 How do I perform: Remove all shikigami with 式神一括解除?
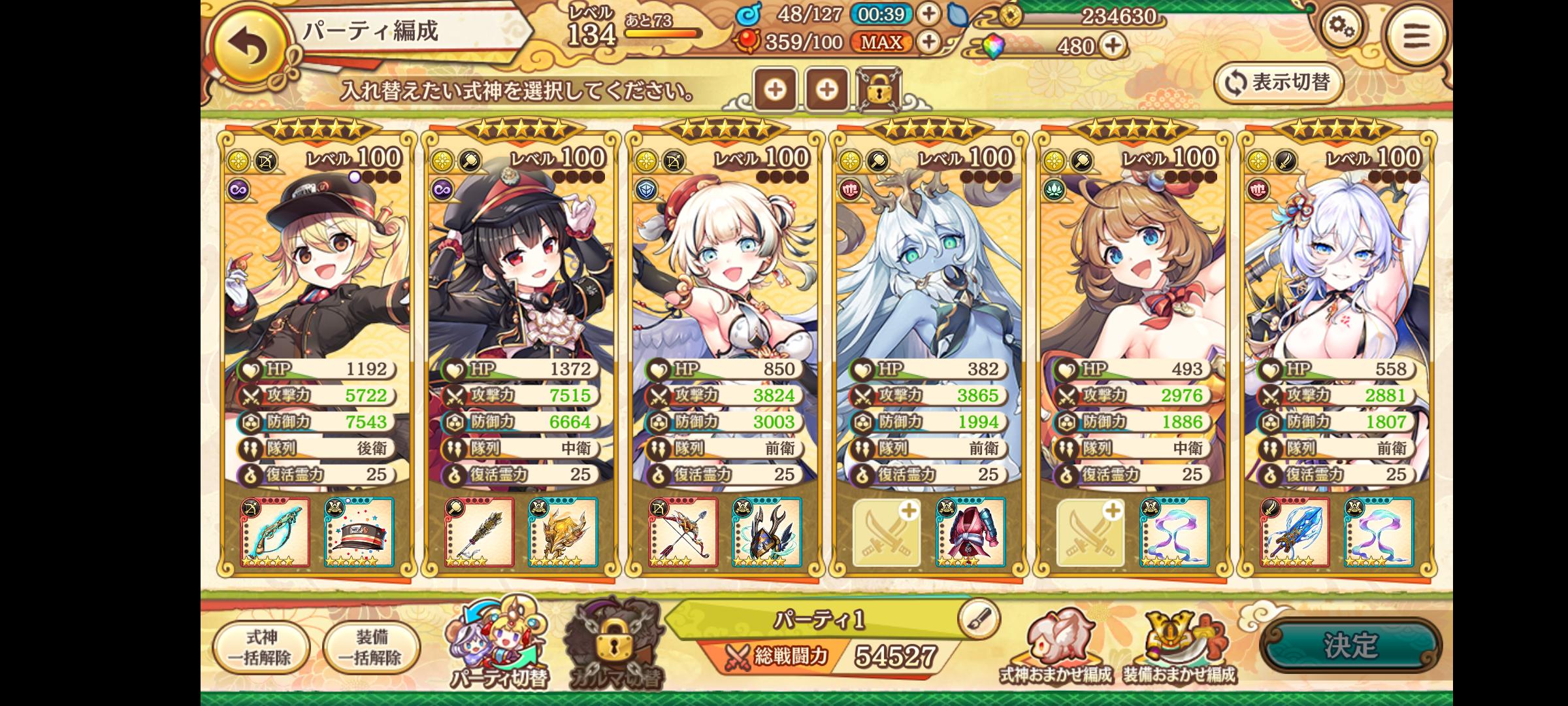pos(261,647)
